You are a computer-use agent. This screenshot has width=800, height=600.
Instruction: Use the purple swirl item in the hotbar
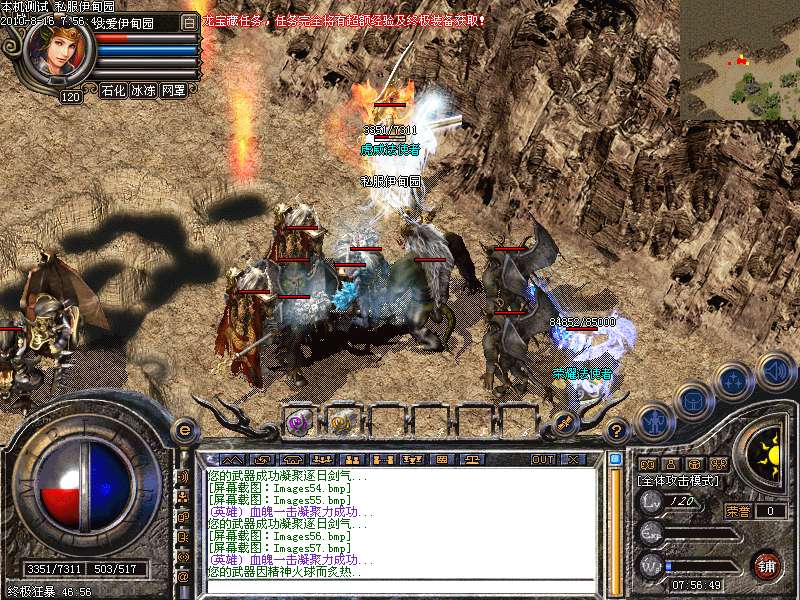point(298,423)
